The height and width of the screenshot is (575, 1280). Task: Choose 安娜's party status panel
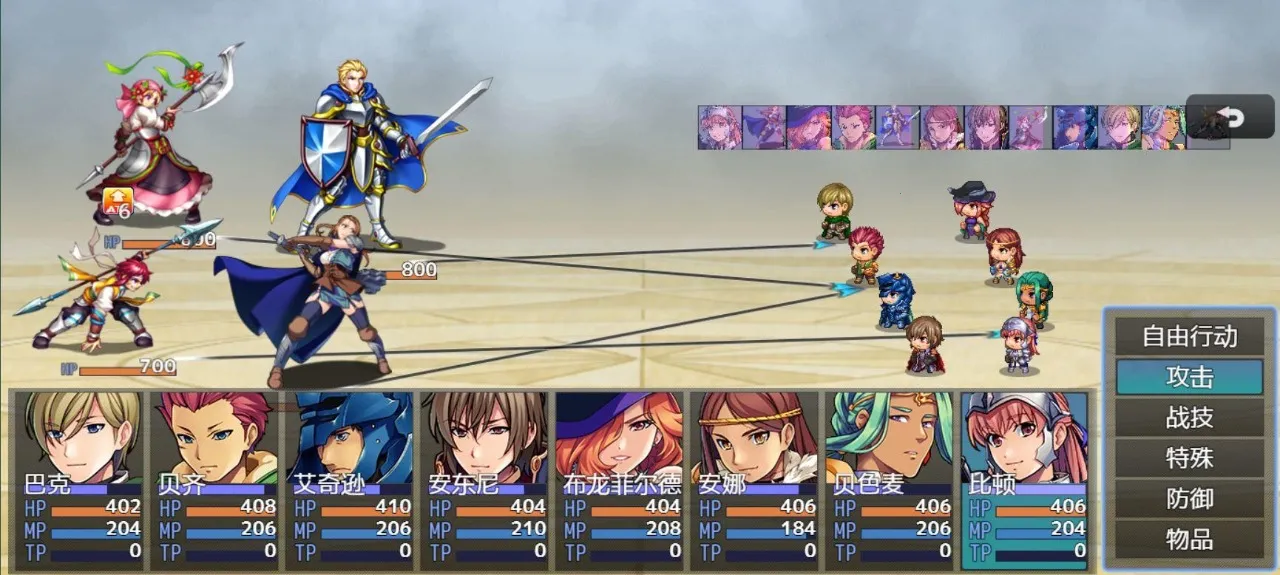(x=756, y=480)
